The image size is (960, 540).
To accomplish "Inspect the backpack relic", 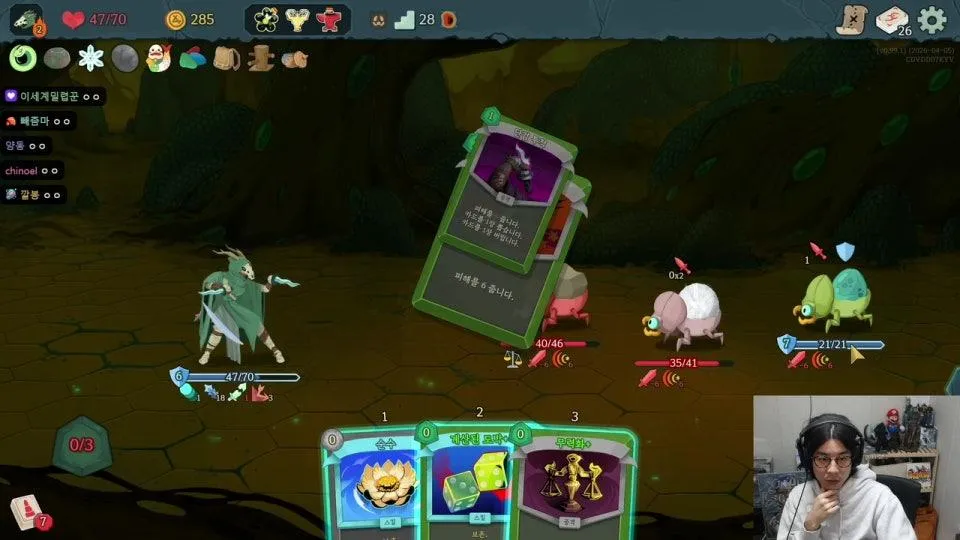I will click(227, 58).
